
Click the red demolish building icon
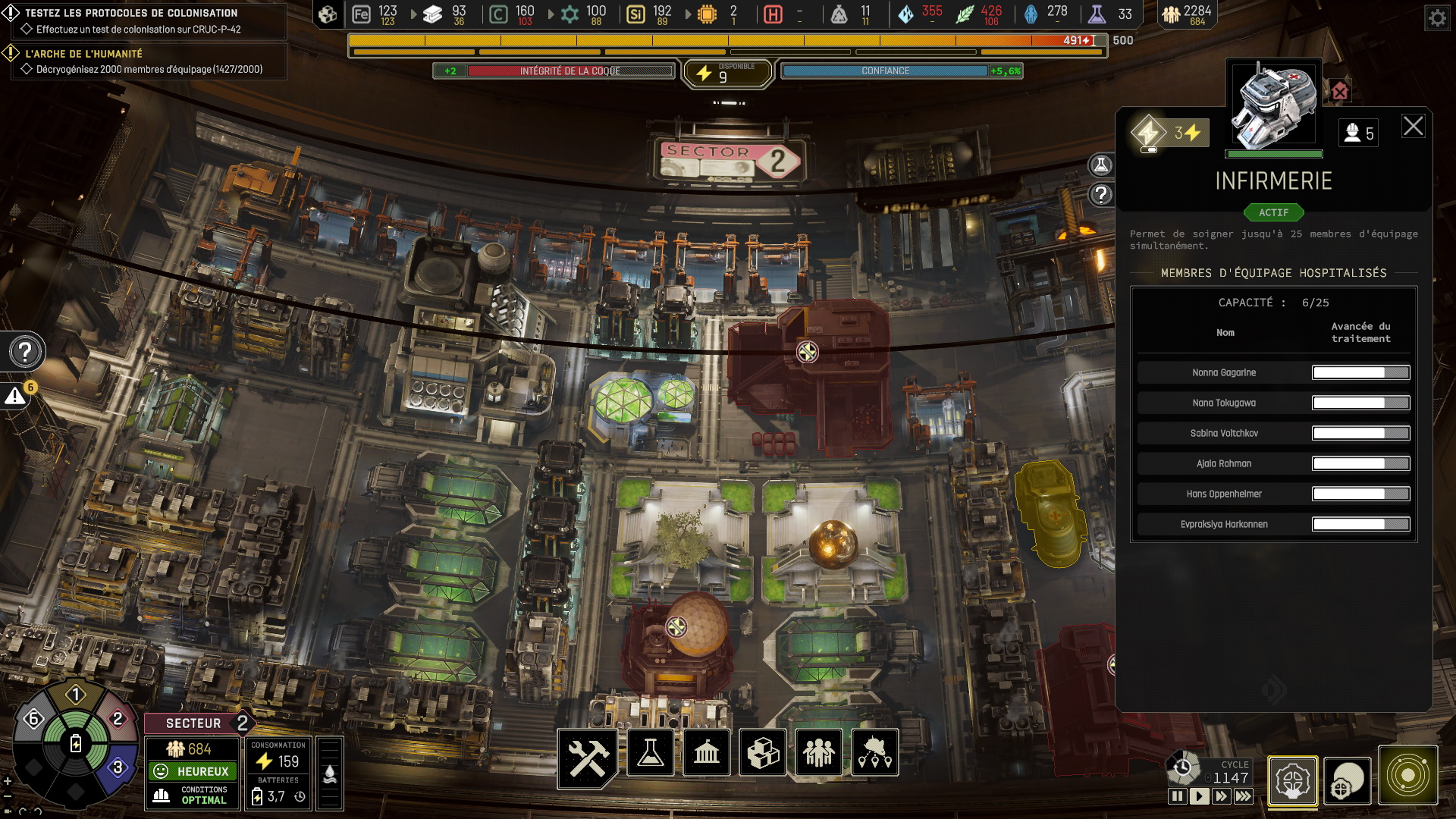click(1340, 92)
